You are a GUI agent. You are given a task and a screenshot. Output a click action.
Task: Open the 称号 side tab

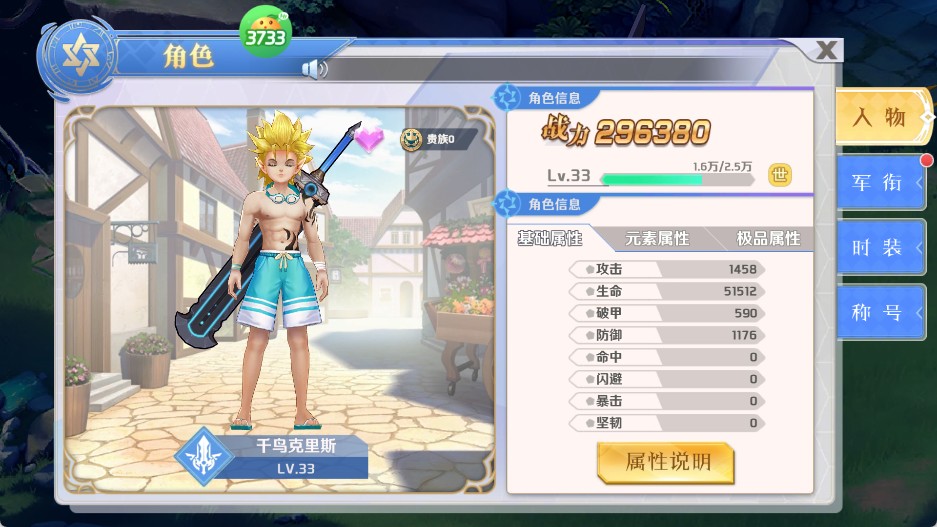pos(878,313)
